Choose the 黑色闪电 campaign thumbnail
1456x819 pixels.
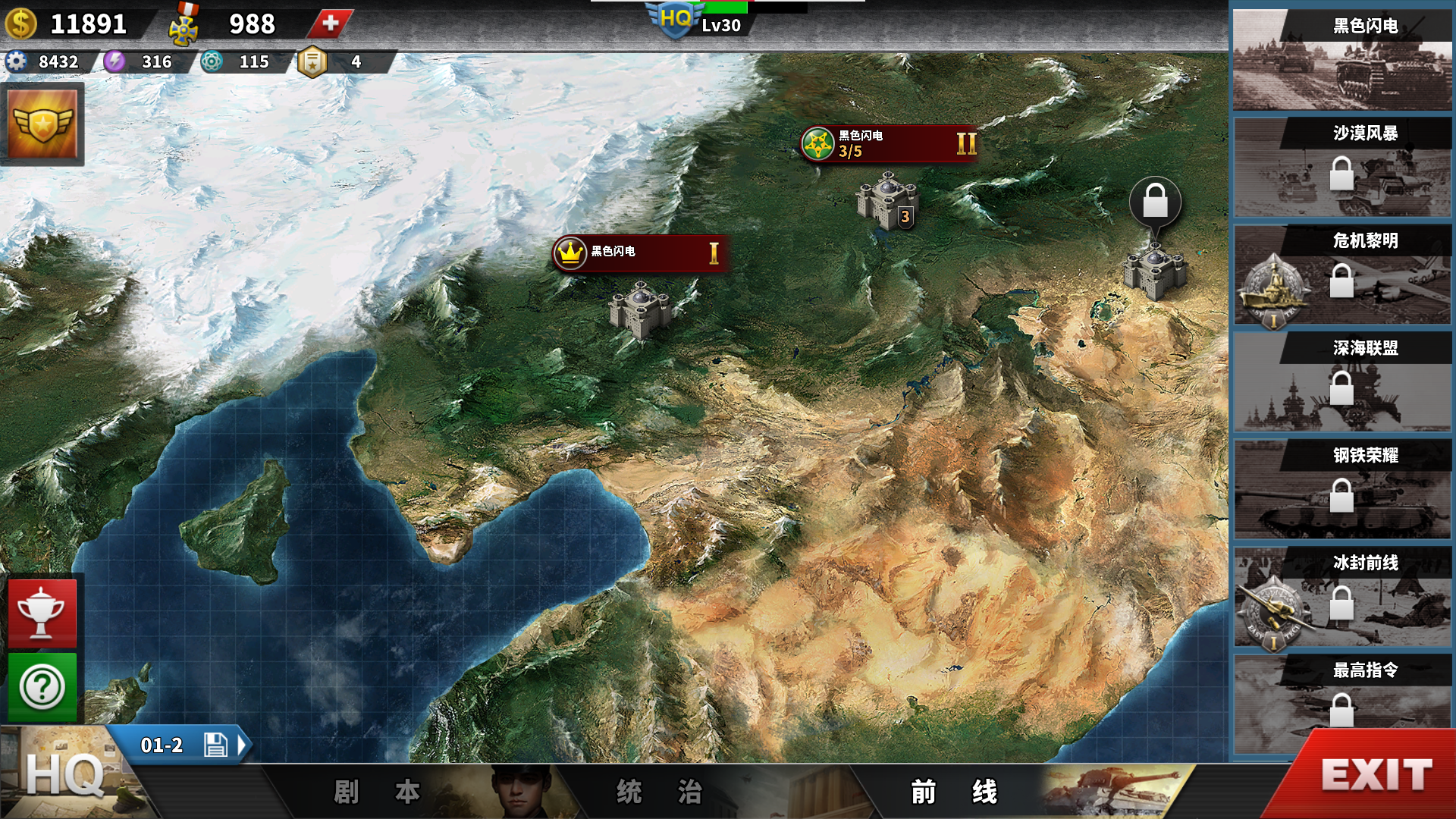point(1341,60)
